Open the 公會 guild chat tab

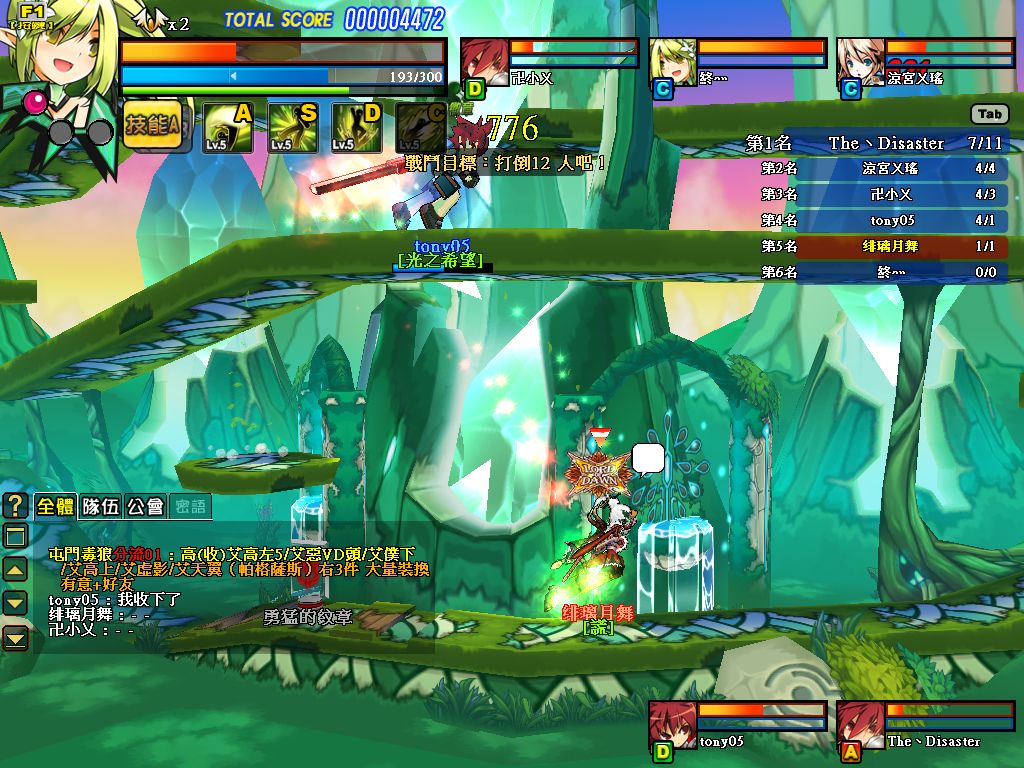[145, 506]
